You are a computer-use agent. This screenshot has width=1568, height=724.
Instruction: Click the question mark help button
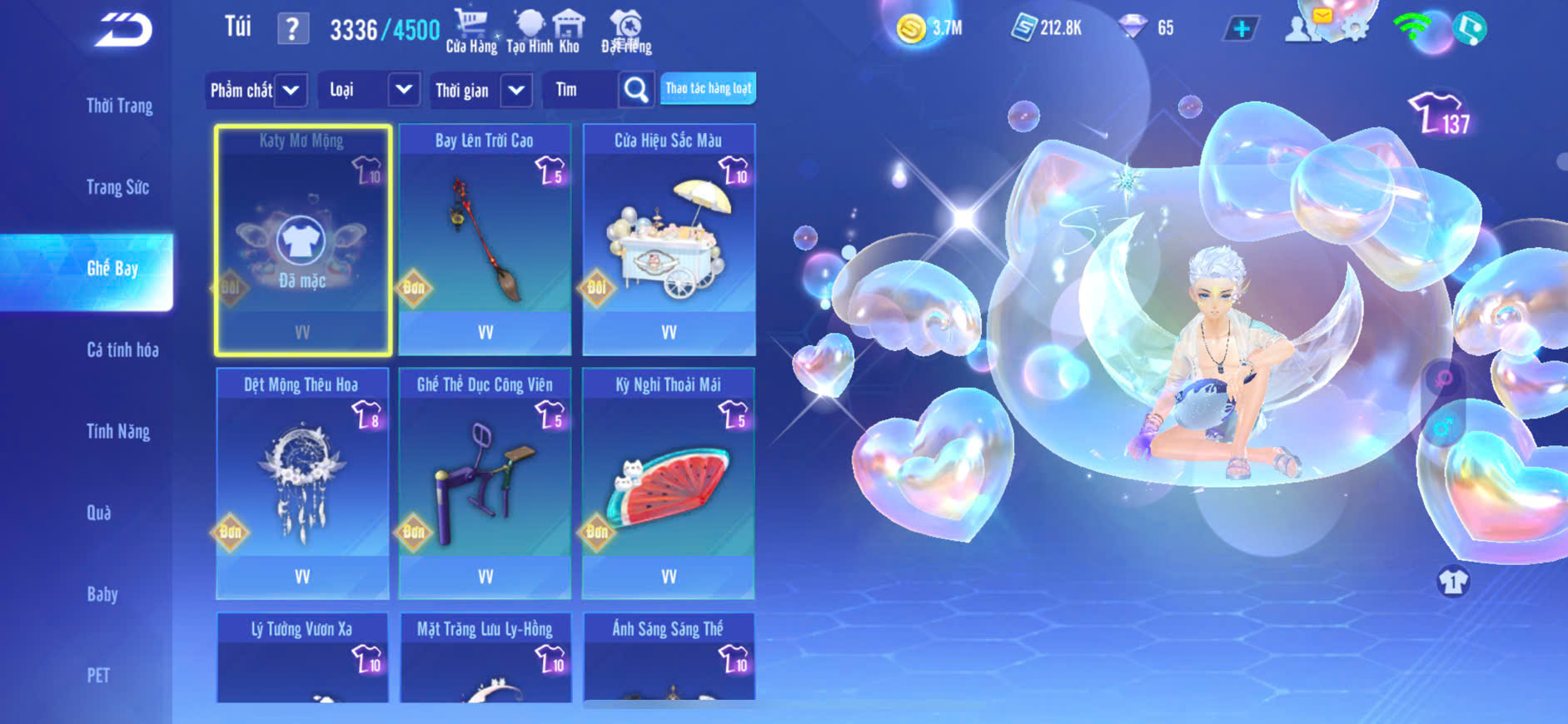(x=292, y=29)
